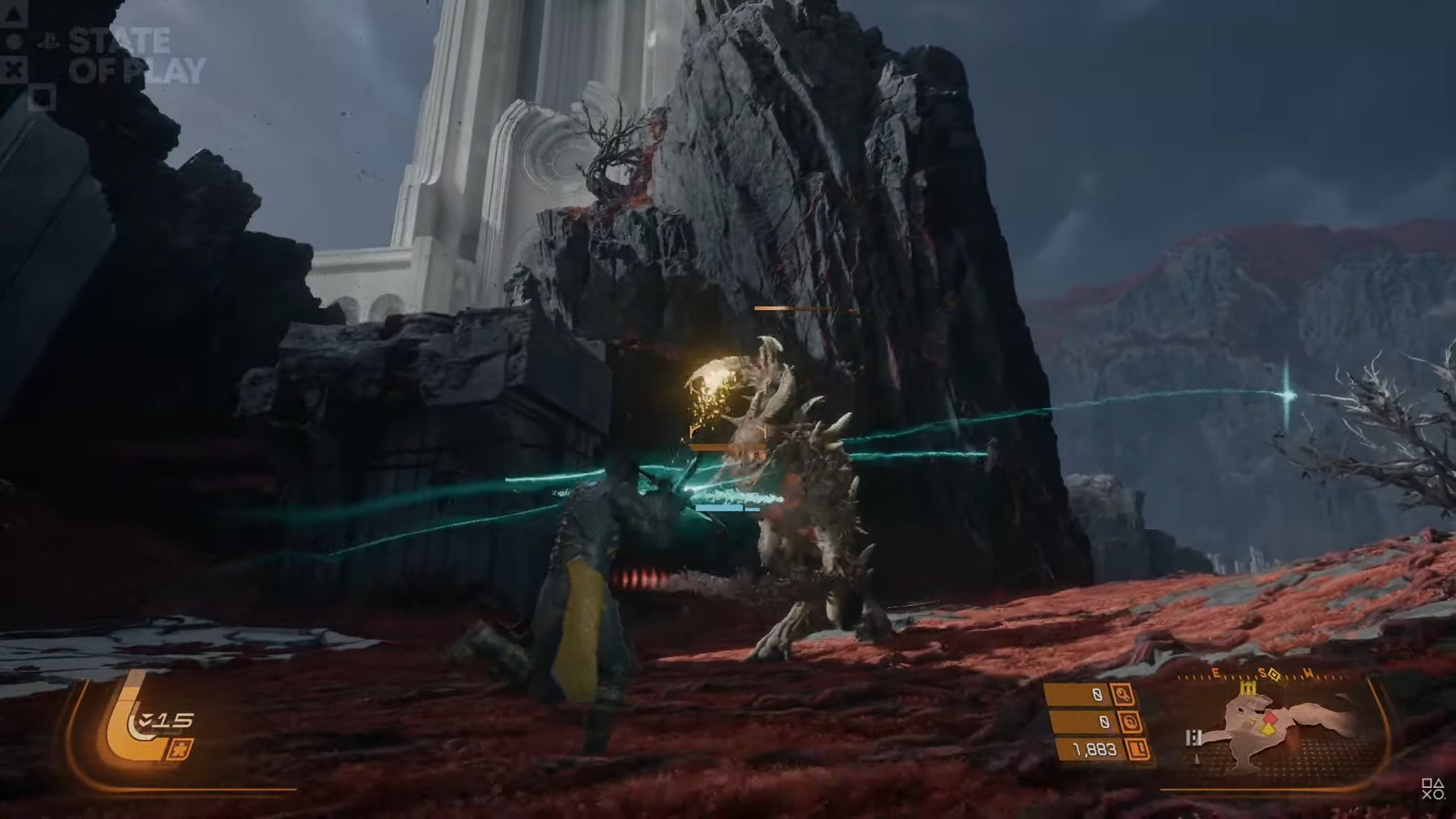Select the key resource icon
The height and width of the screenshot is (819, 1456).
[1122, 693]
